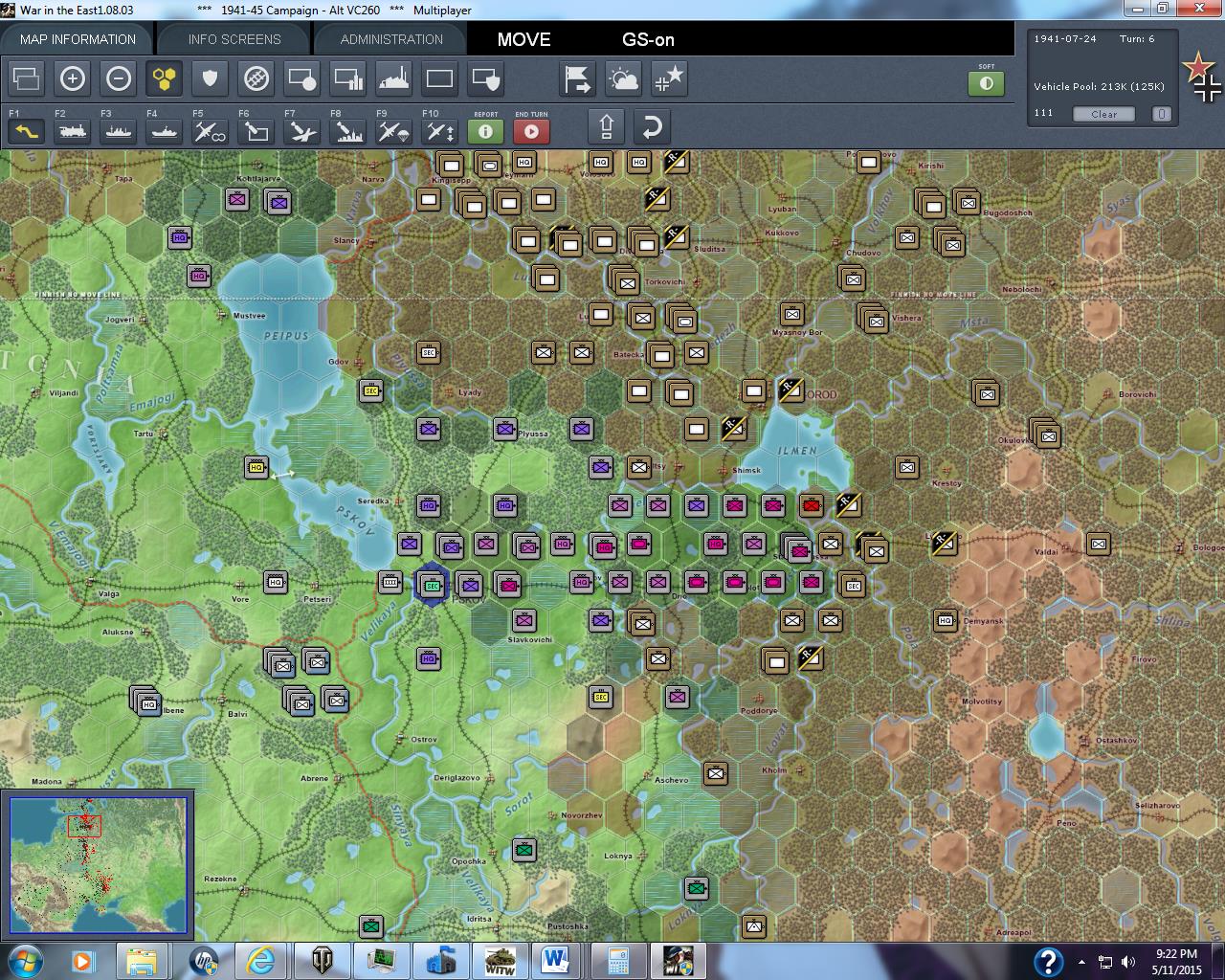Select the zoom in magnifier tool
Screen dimensions: 1225x980
coord(73,78)
